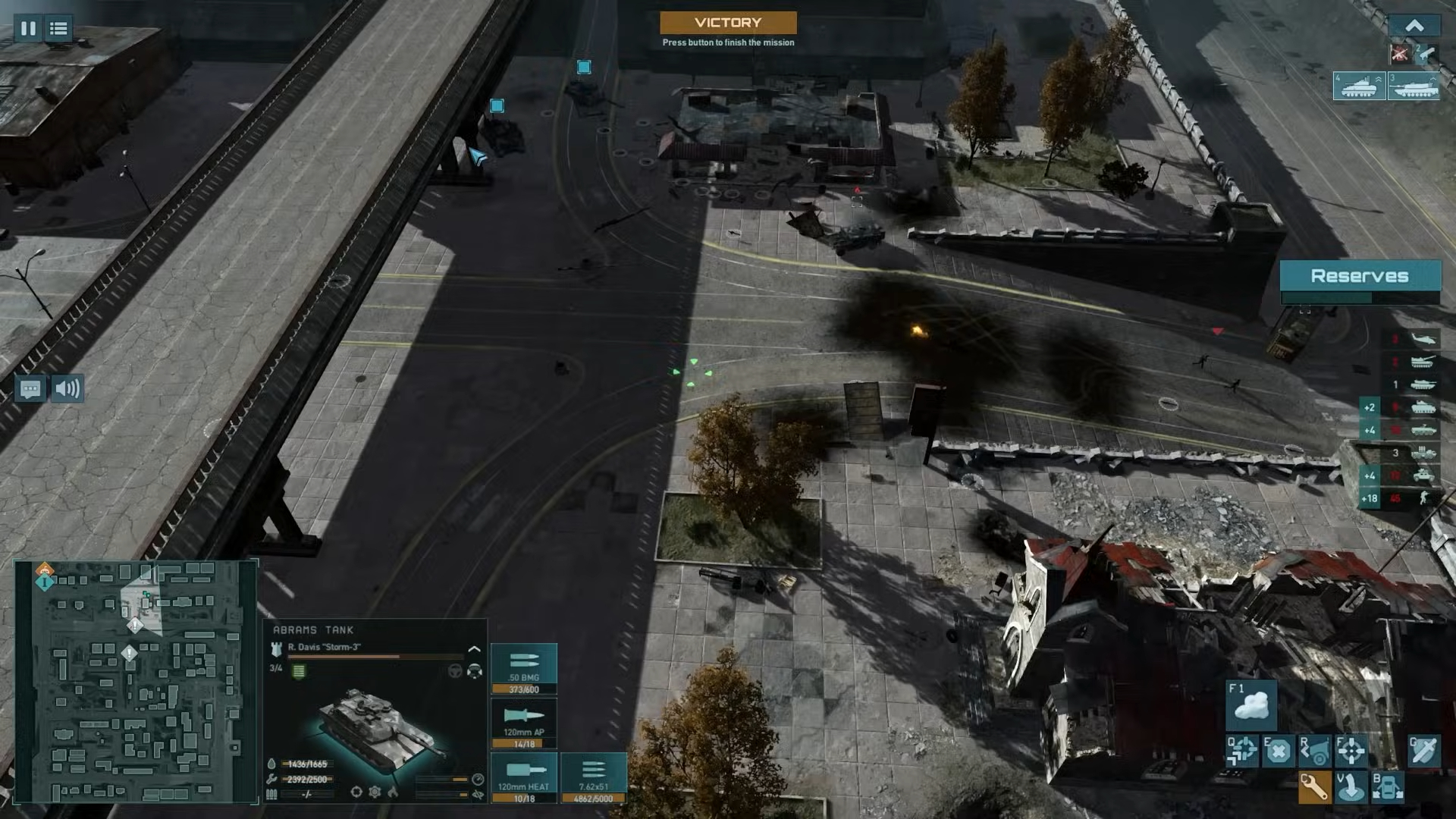Open the objectives list menu
1456x819 pixels.
pyautogui.click(x=58, y=29)
